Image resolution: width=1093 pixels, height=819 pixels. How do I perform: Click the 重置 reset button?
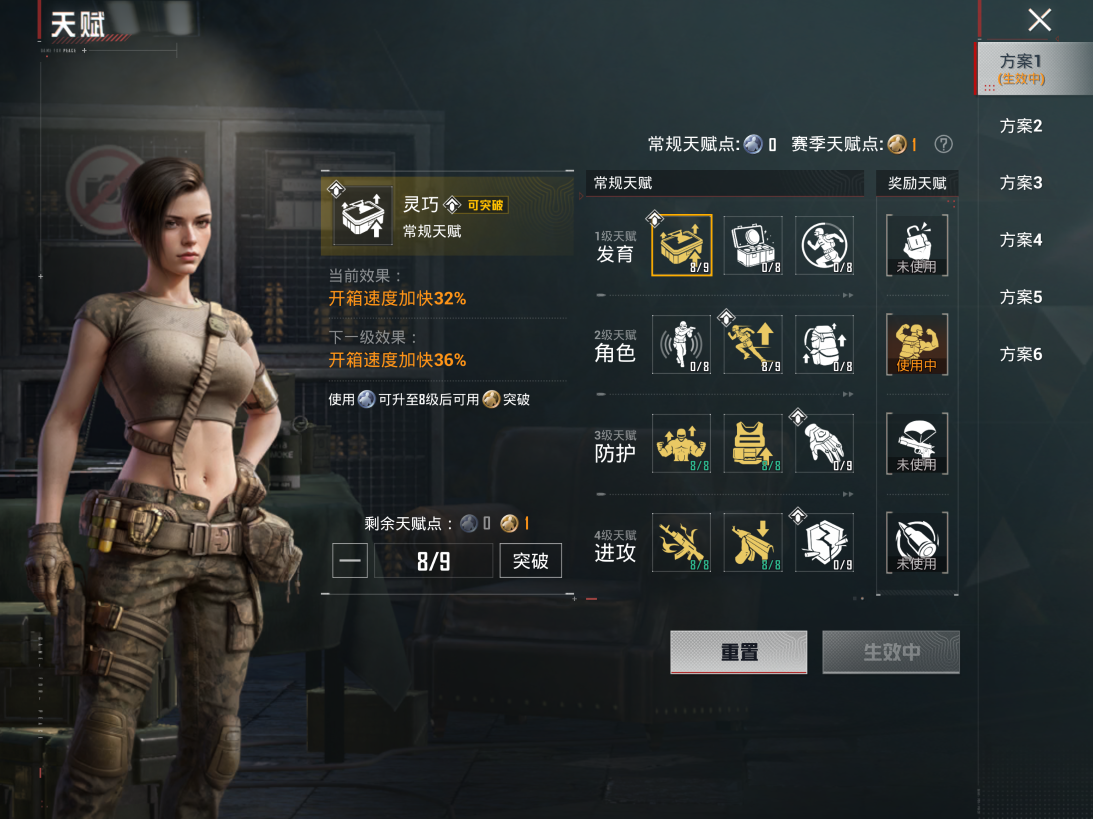(739, 652)
